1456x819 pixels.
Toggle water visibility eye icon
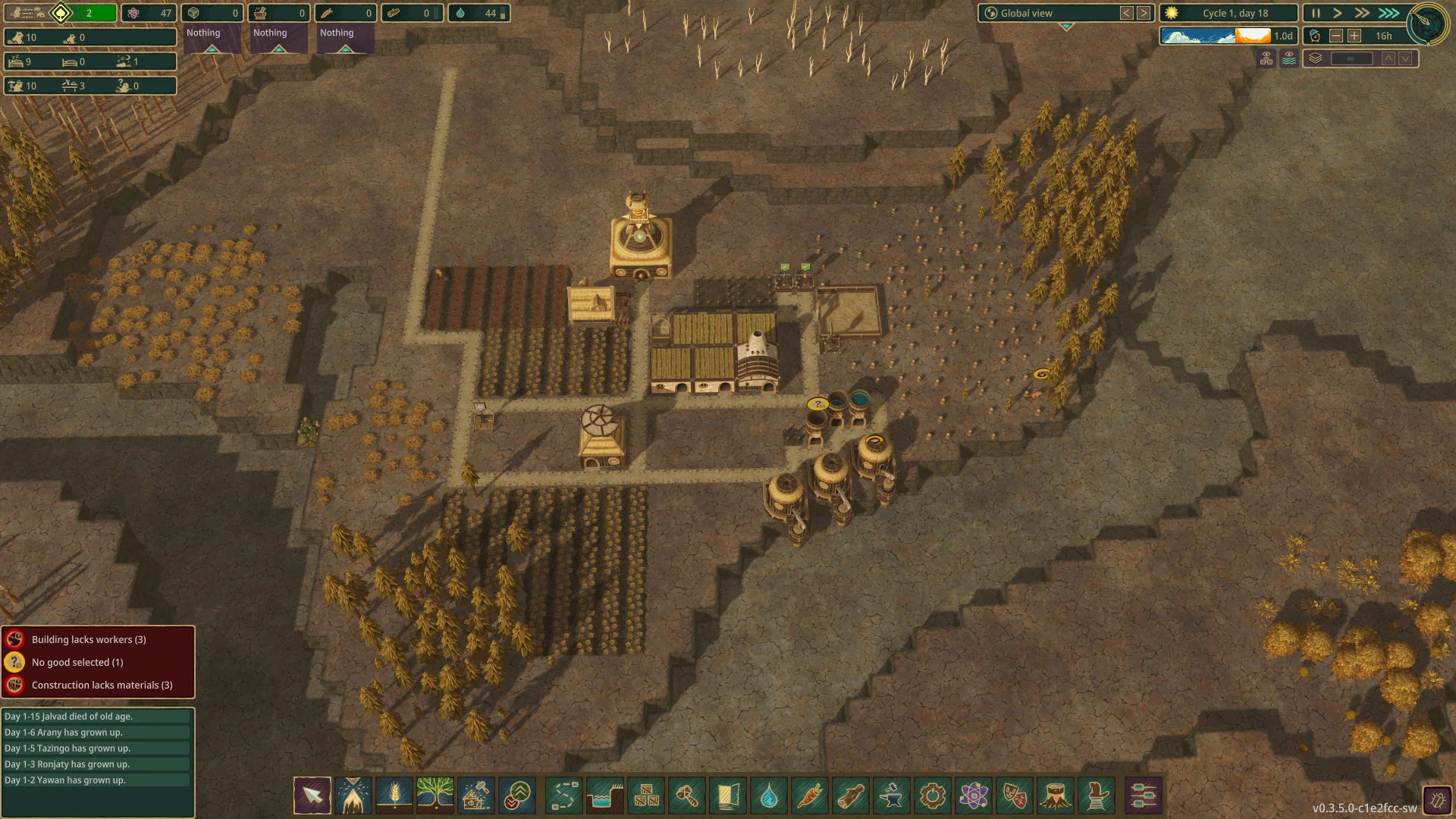[1289, 58]
